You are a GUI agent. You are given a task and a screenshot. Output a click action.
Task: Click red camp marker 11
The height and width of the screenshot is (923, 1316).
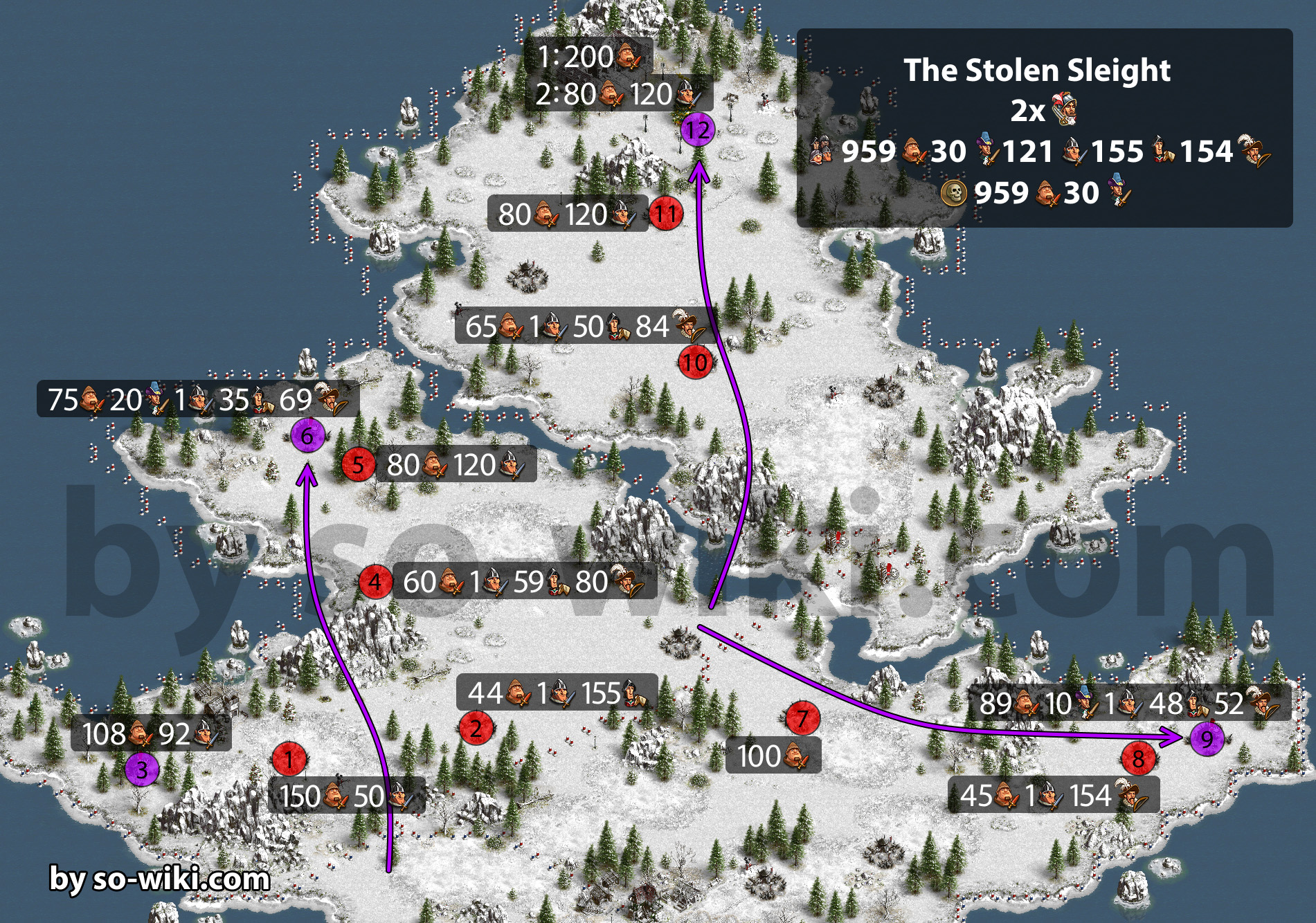[x=666, y=214]
